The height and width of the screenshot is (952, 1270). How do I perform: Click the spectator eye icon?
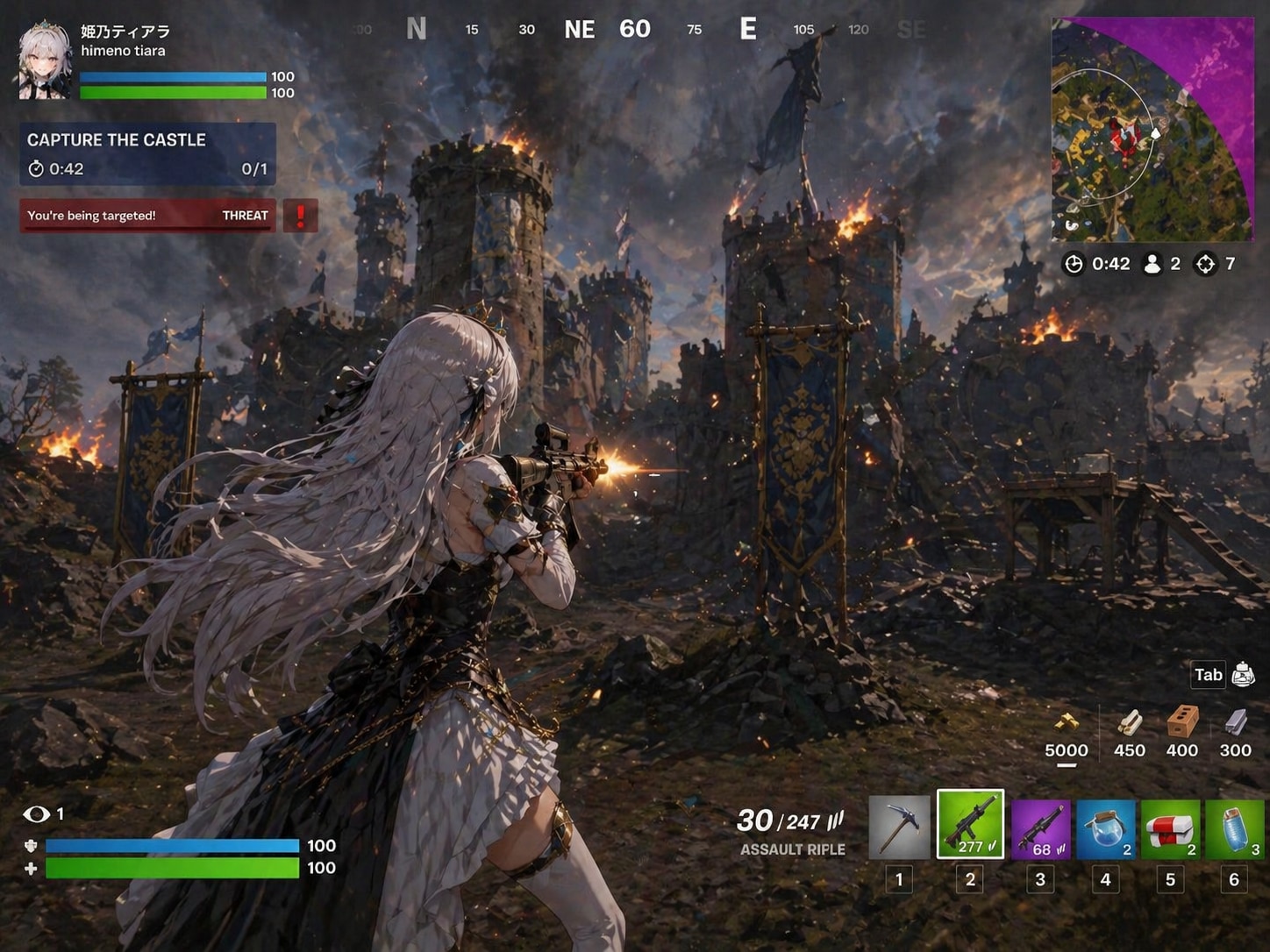[x=36, y=814]
